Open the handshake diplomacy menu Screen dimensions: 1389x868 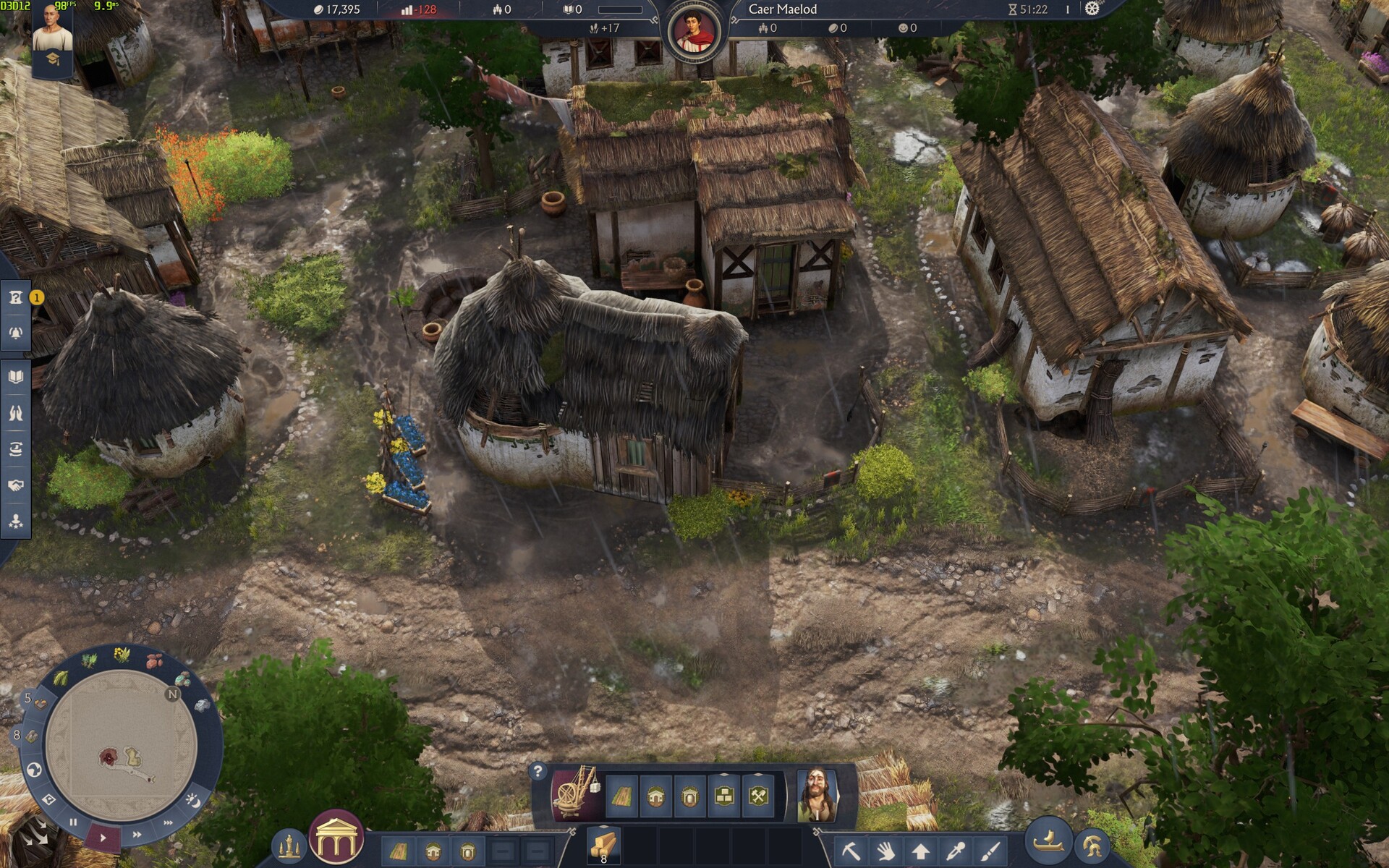click(16, 485)
